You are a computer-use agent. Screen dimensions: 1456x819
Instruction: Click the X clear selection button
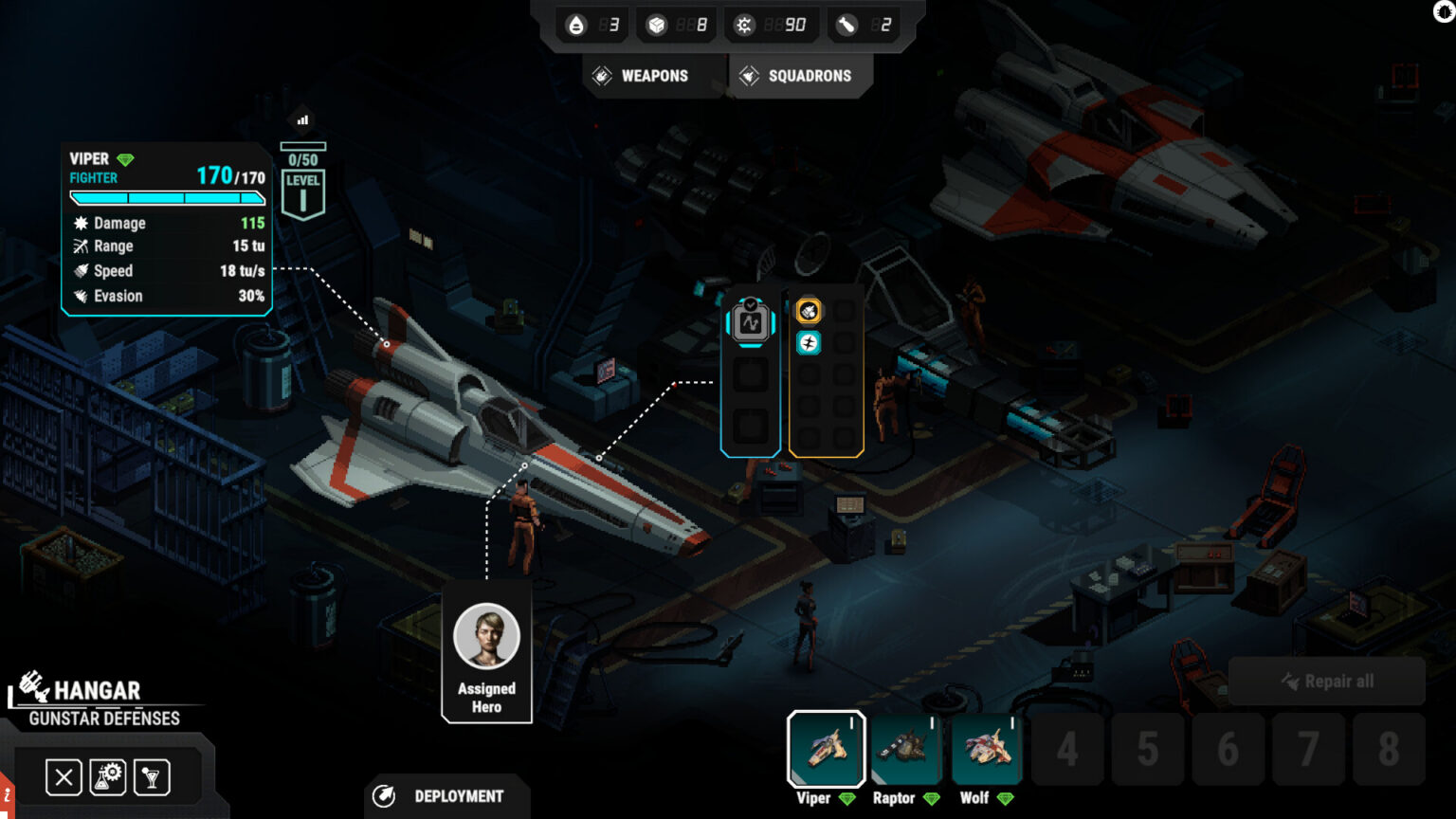coord(63,776)
